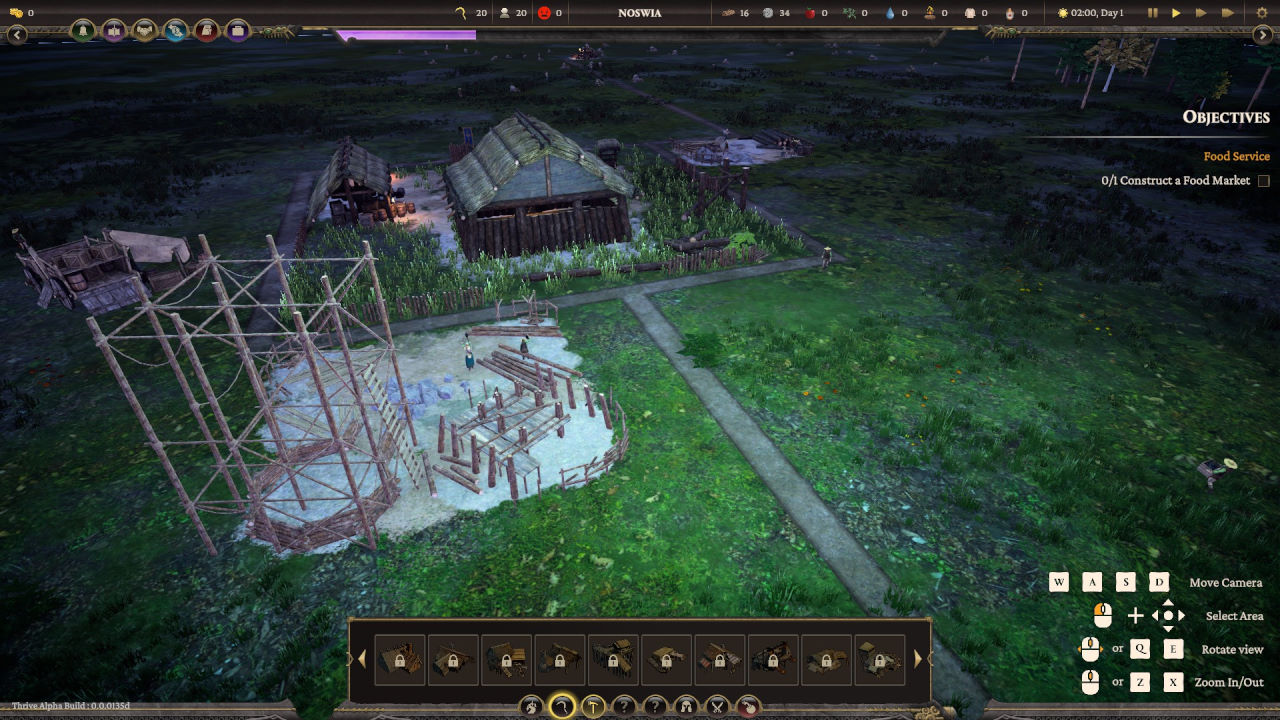This screenshot has width=1280, height=720.
Task: Activate the red hand demolish tool
Action: pyautogui.click(x=748, y=707)
